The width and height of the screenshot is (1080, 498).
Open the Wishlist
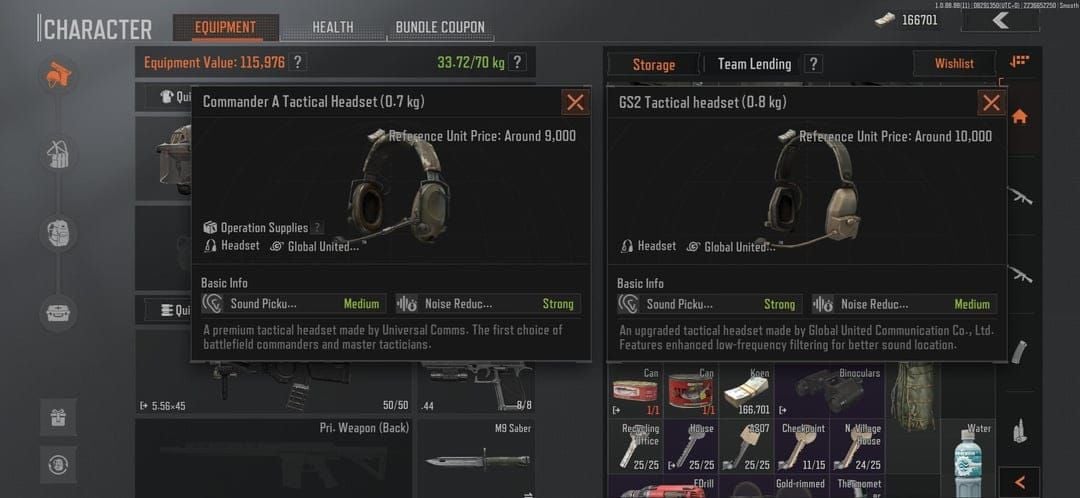pos(953,64)
